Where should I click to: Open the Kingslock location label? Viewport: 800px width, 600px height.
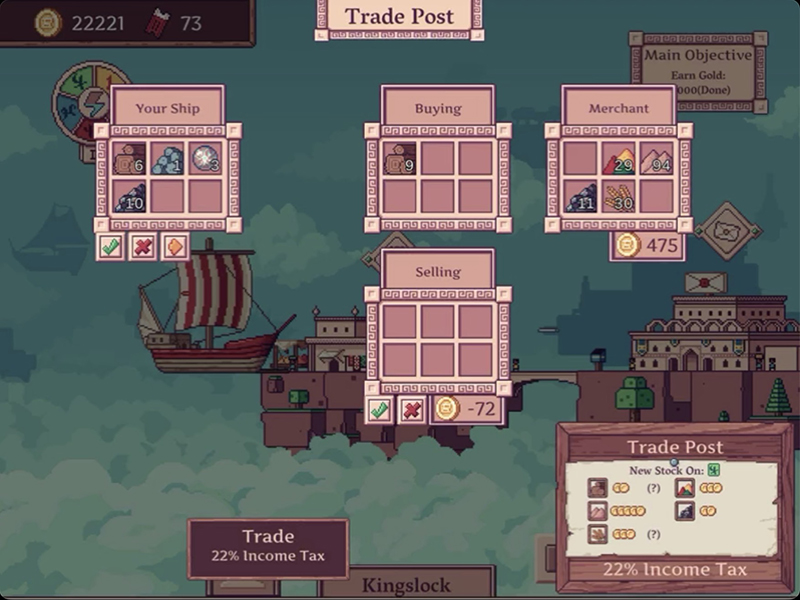point(420,584)
